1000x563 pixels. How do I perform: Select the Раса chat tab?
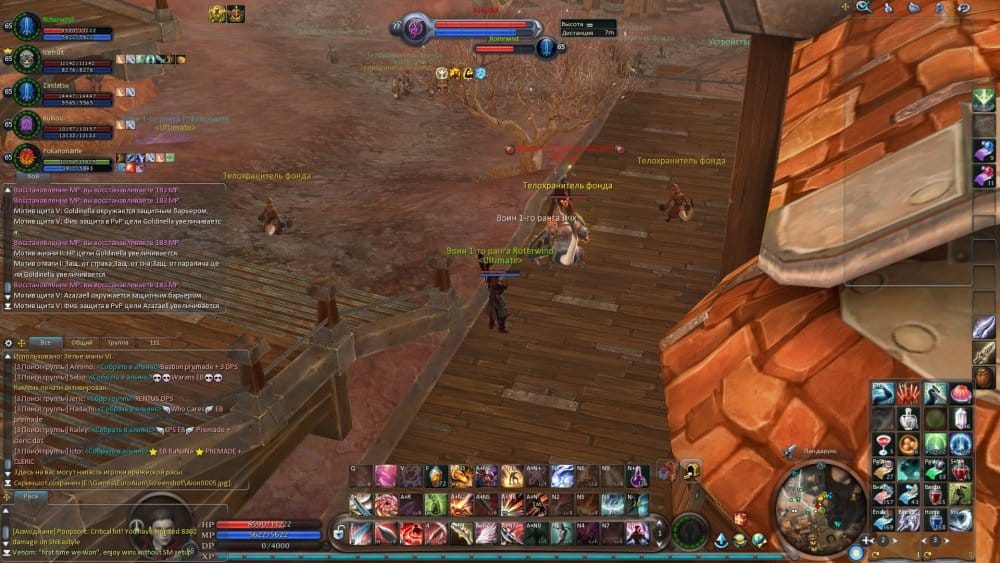[x=31, y=495]
